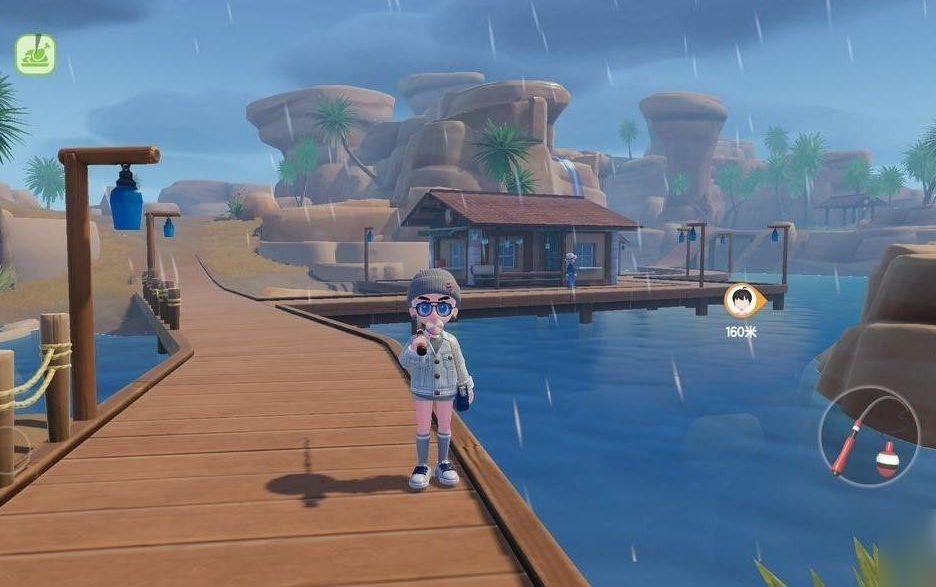Open the green roast chicken food icon
This screenshot has width=936, height=587.
point(35,54)
